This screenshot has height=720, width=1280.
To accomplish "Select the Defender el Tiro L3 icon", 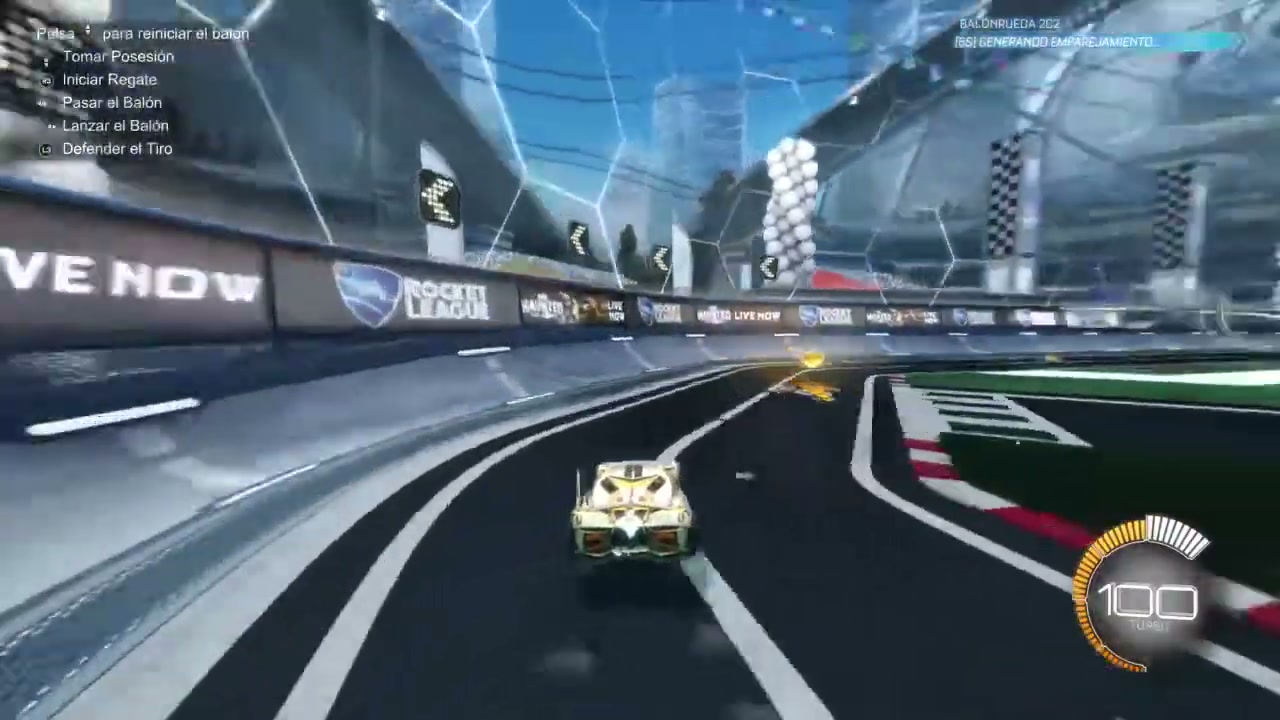I will (x=45, y=149).
